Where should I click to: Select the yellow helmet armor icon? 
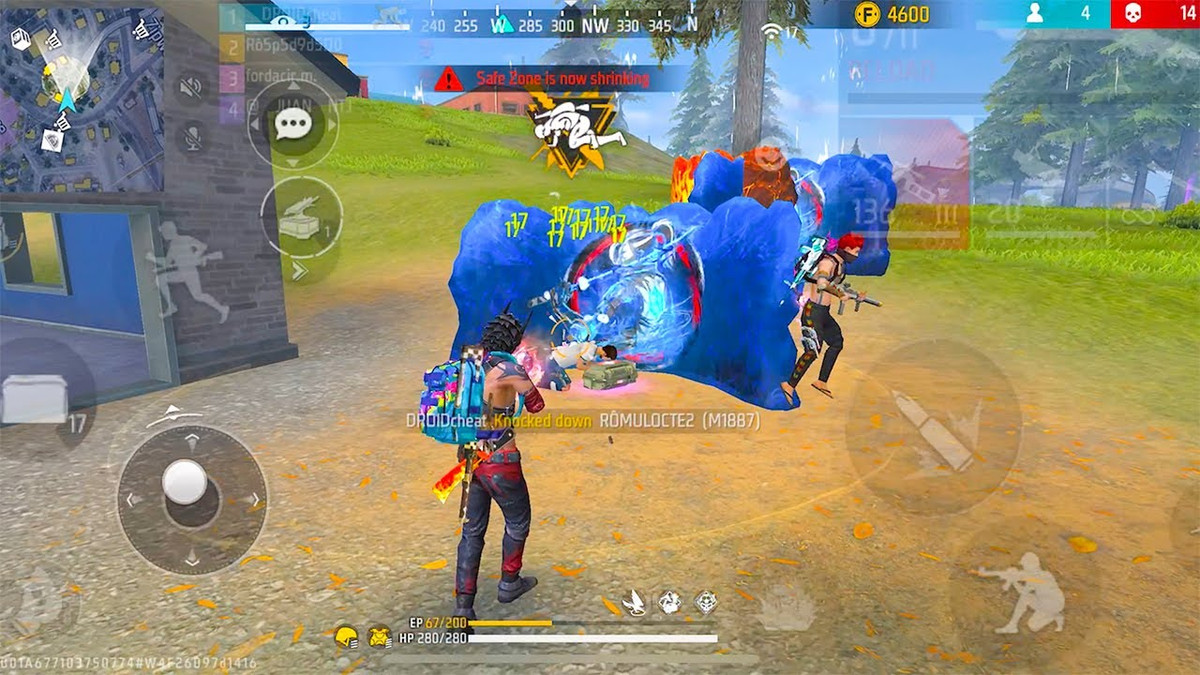point(346,636)
